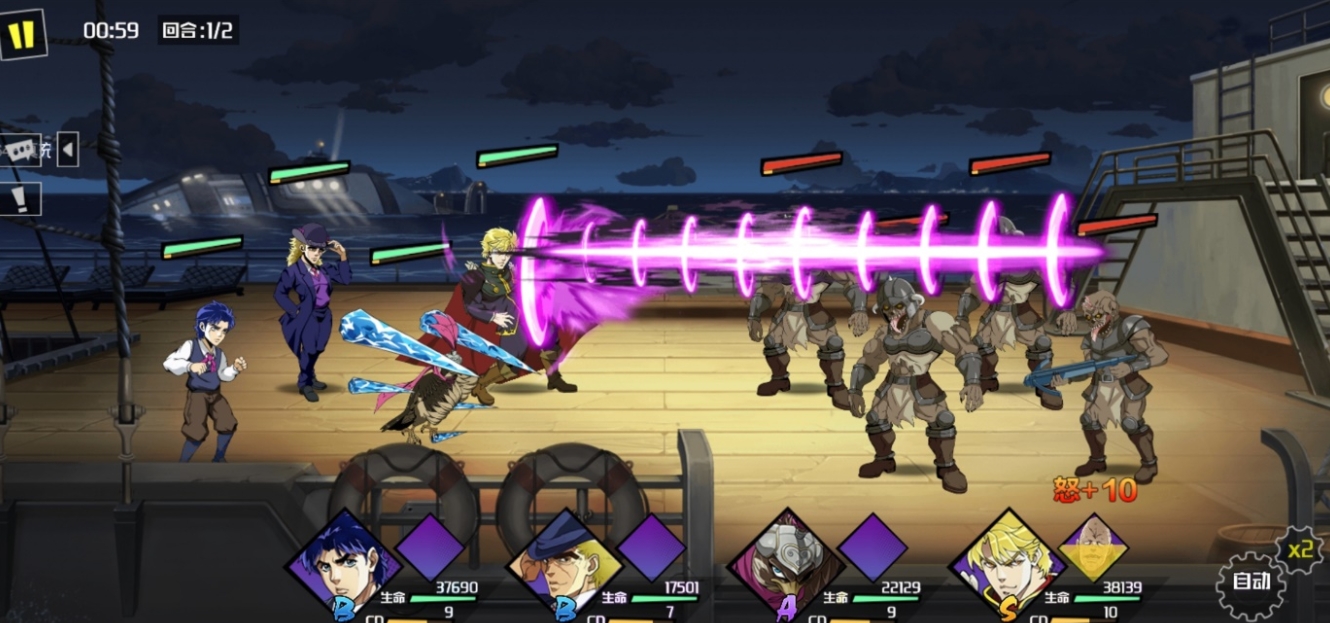Change battle speed with the x2 gear
Image resolution: width=1330 pixels, height=623 pixels.
[x=1299, y=549]
